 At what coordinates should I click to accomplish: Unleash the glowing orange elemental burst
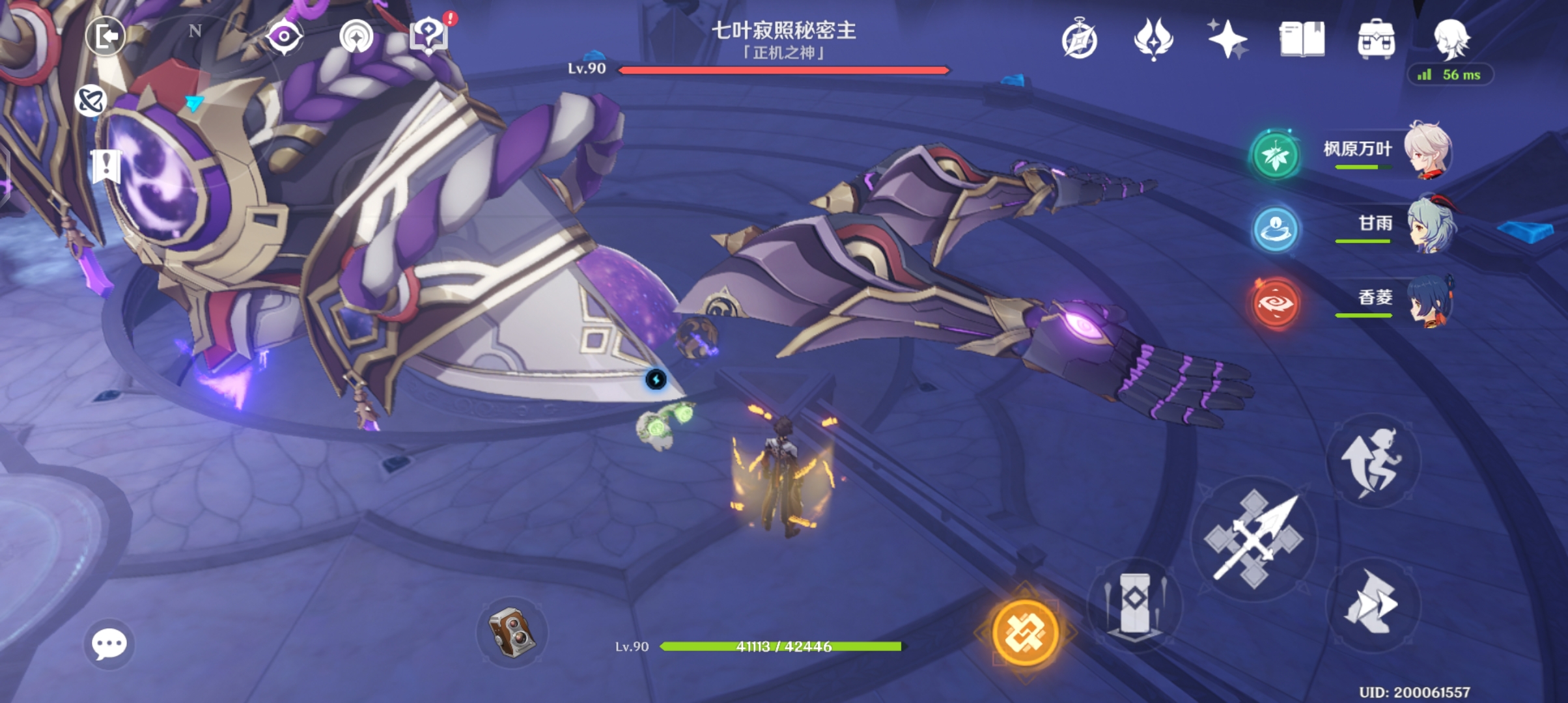click(x=1025, y=632)
